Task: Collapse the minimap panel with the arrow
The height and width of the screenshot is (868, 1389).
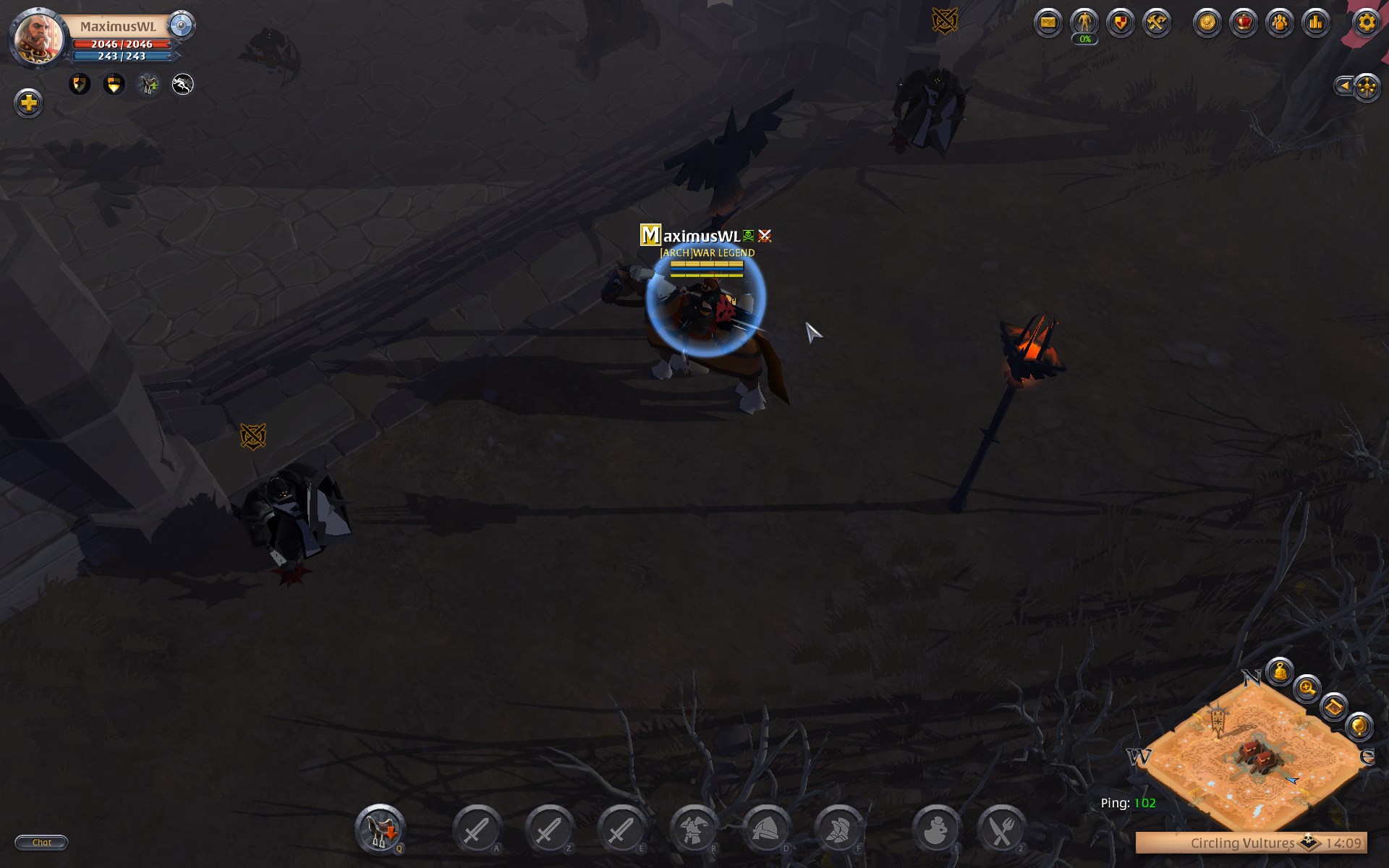Action: [x=1344, y=86]
